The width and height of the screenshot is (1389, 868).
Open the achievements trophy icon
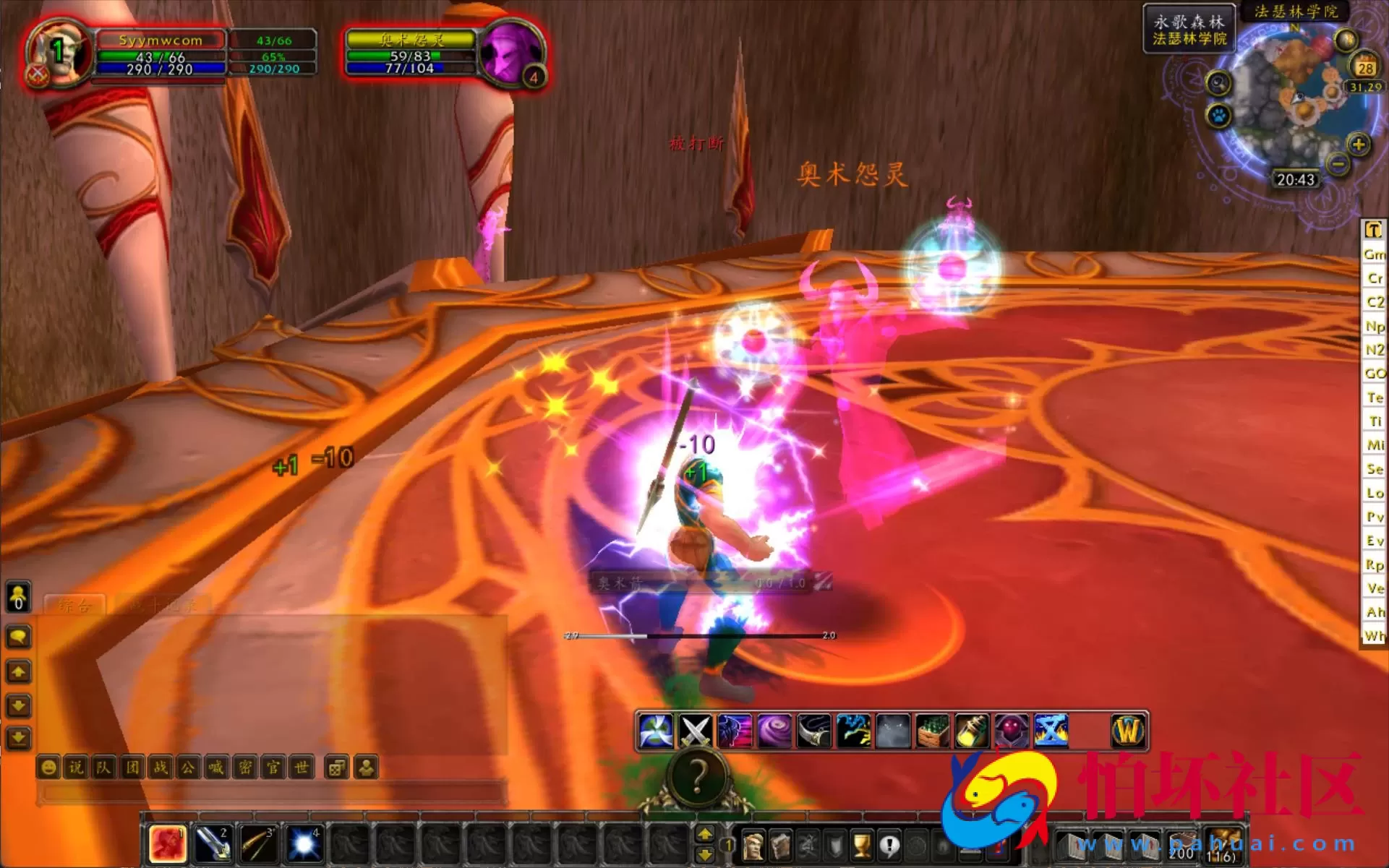863,845
